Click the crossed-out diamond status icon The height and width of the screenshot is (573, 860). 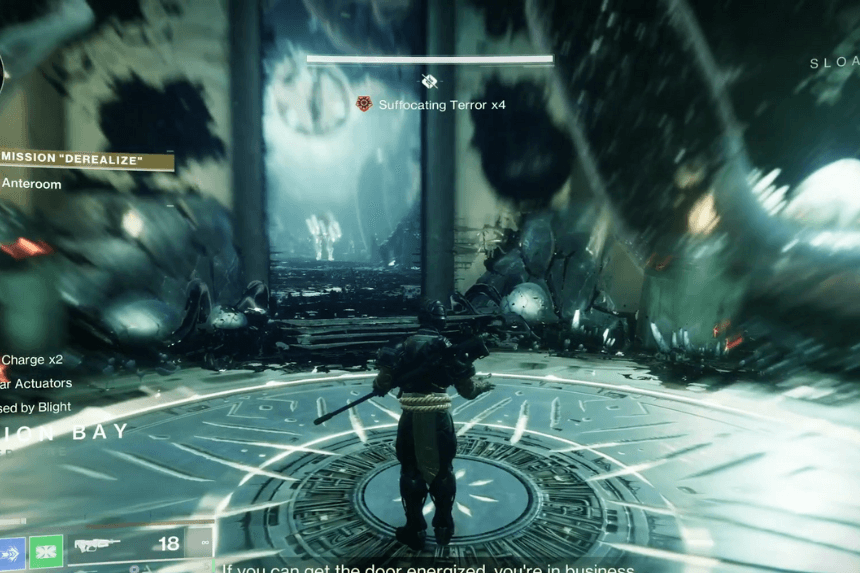coord(429,81)
